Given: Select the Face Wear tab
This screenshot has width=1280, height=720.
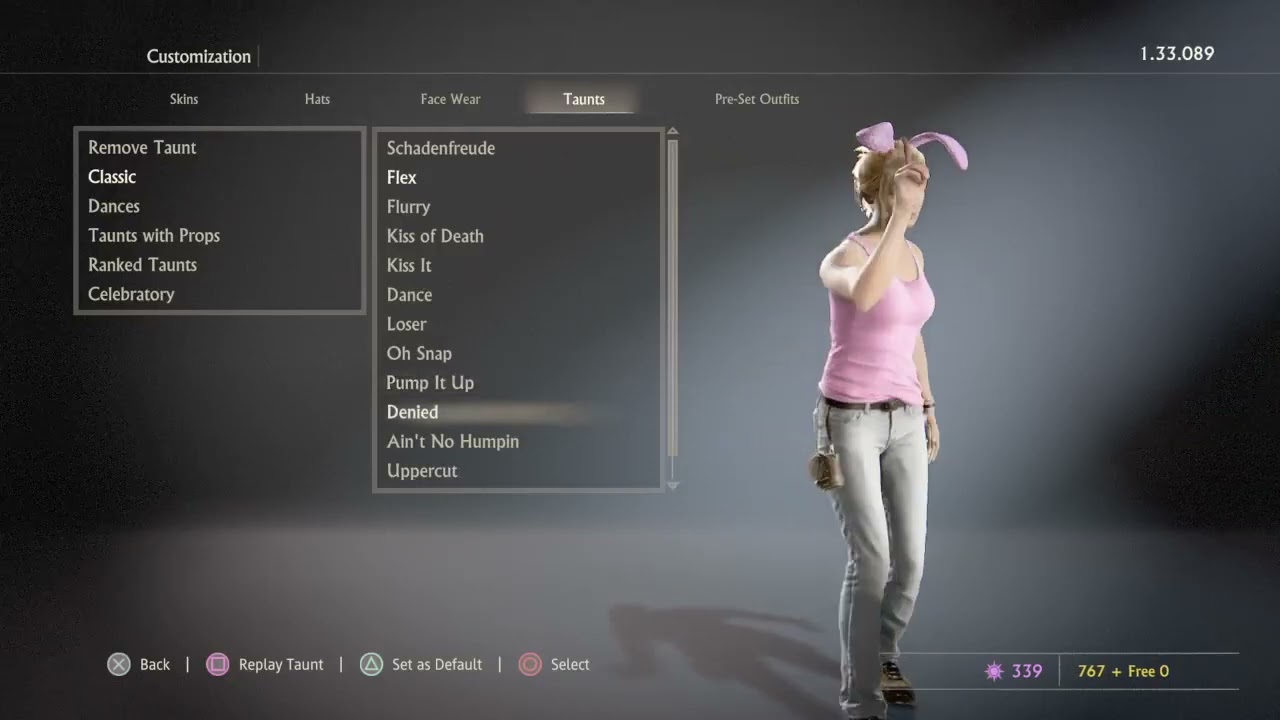Looking at the screenshot, I should [x=450, y=99].
